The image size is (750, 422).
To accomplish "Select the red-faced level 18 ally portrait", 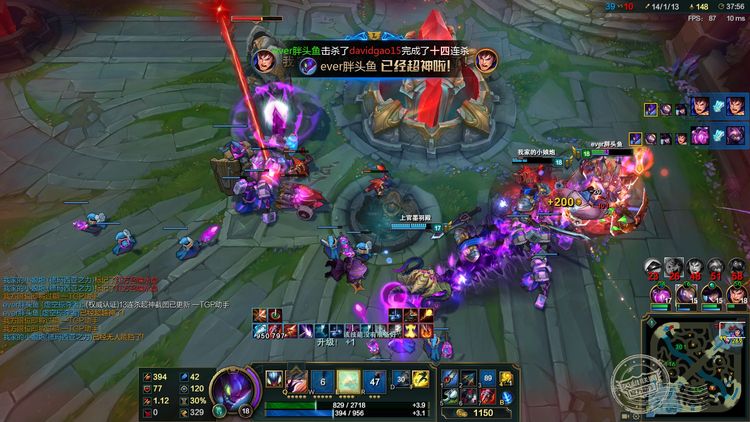I will 734,294.
